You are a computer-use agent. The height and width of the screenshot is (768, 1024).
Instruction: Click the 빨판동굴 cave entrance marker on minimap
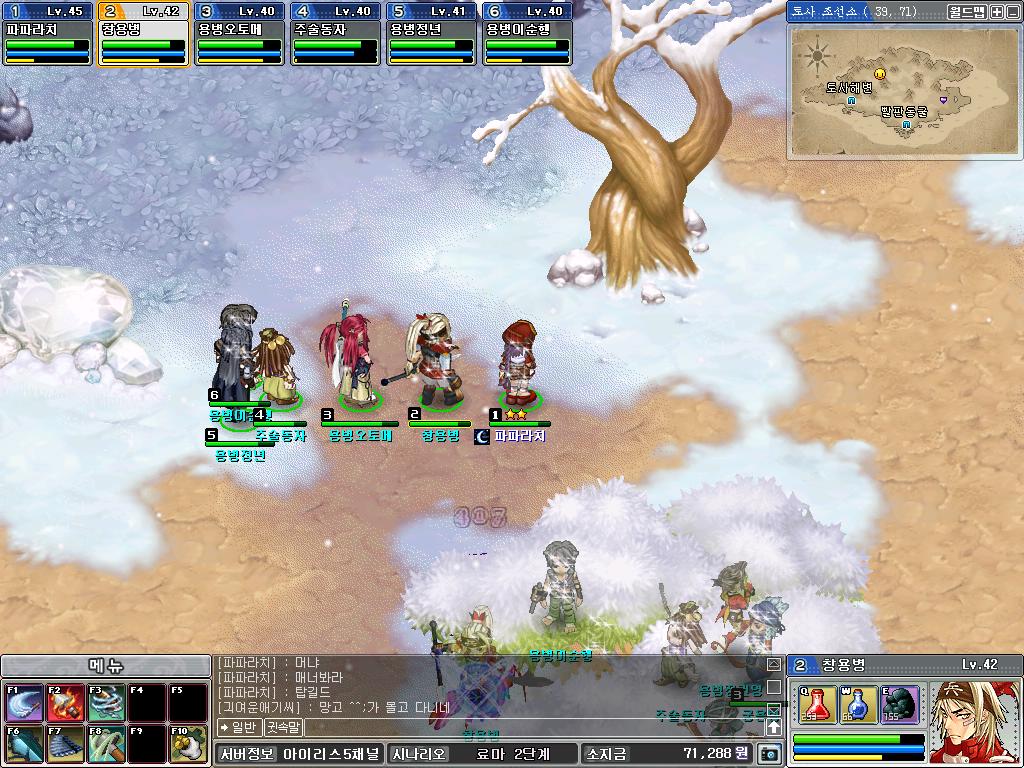[906, 126]
